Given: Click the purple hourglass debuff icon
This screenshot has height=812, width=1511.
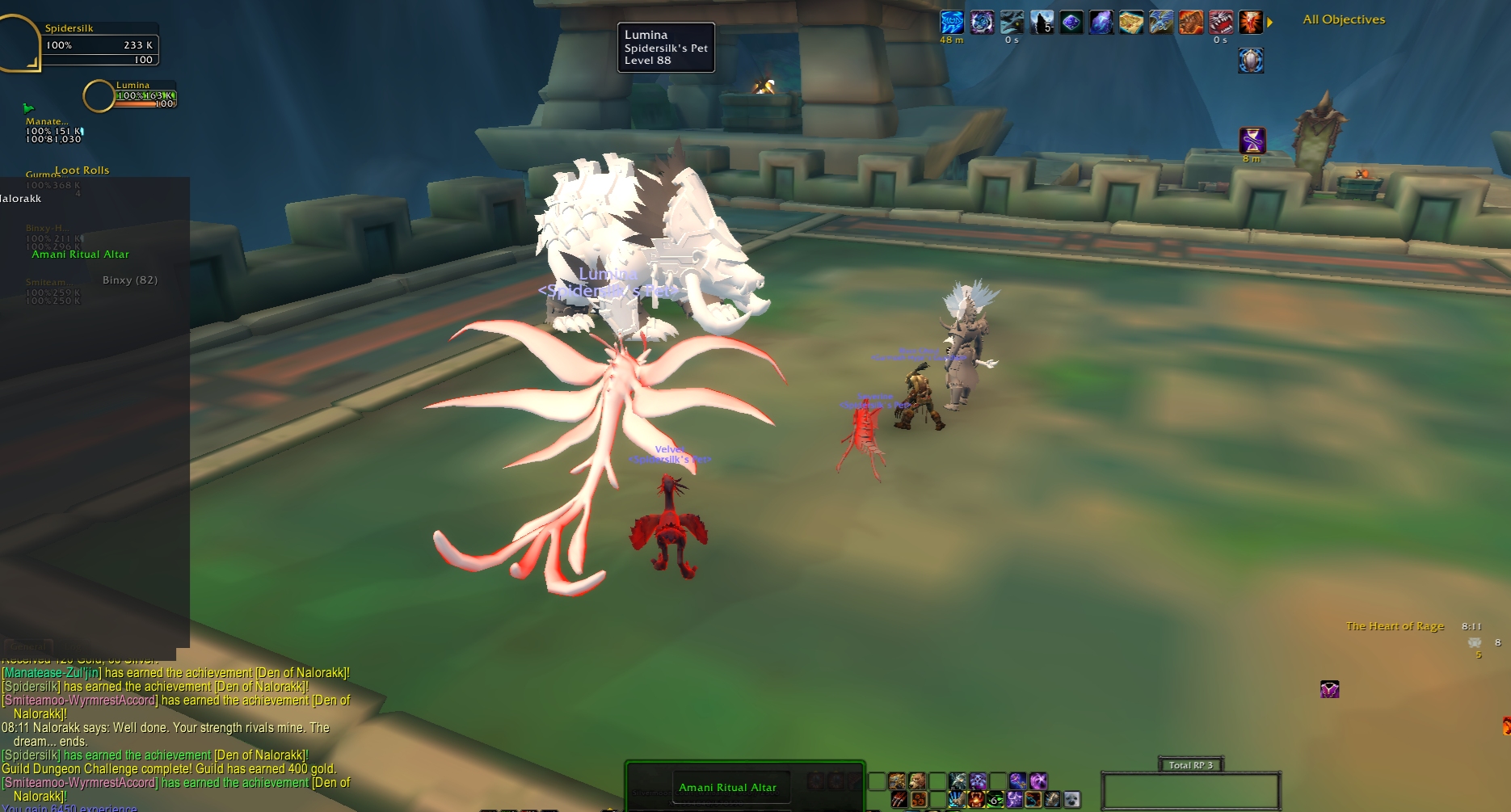Looking at the screenshot, I should [x=1252, y=141].
